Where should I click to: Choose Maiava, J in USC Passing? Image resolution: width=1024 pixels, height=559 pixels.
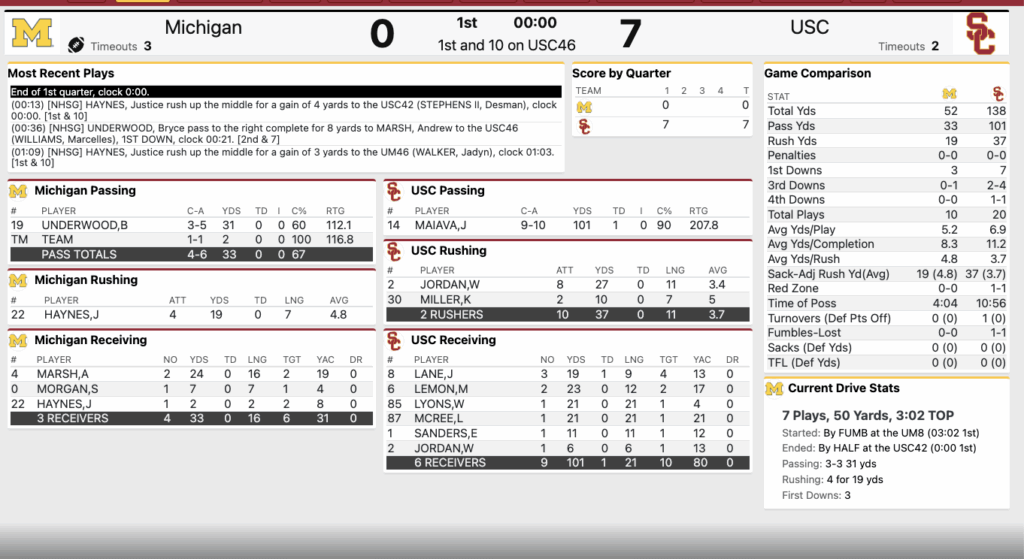tap(442, 226)
